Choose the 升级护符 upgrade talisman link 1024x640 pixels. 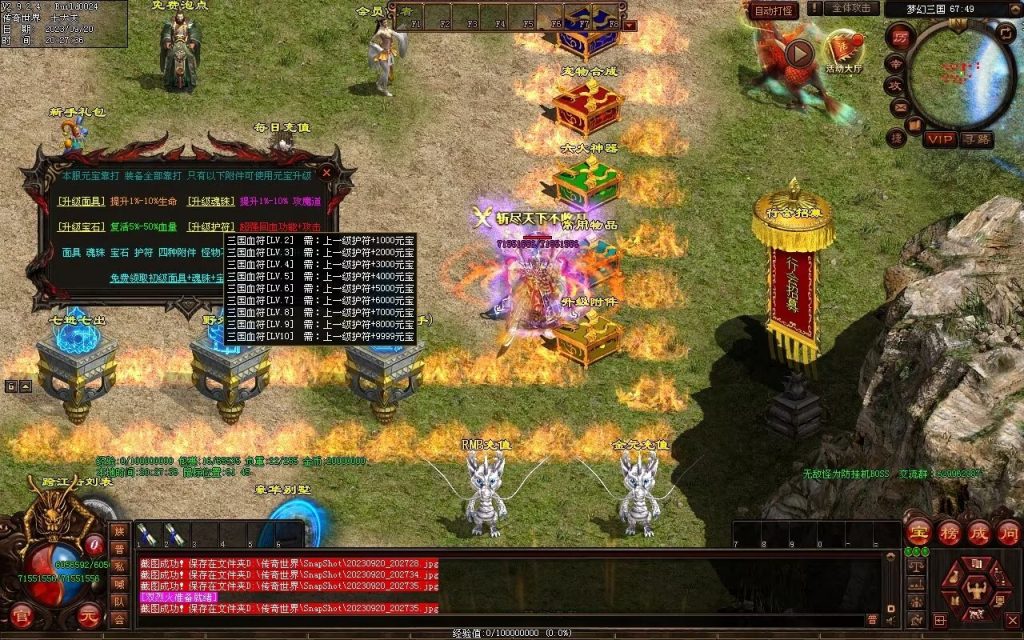pyautogui.click(x=211, y=227)
